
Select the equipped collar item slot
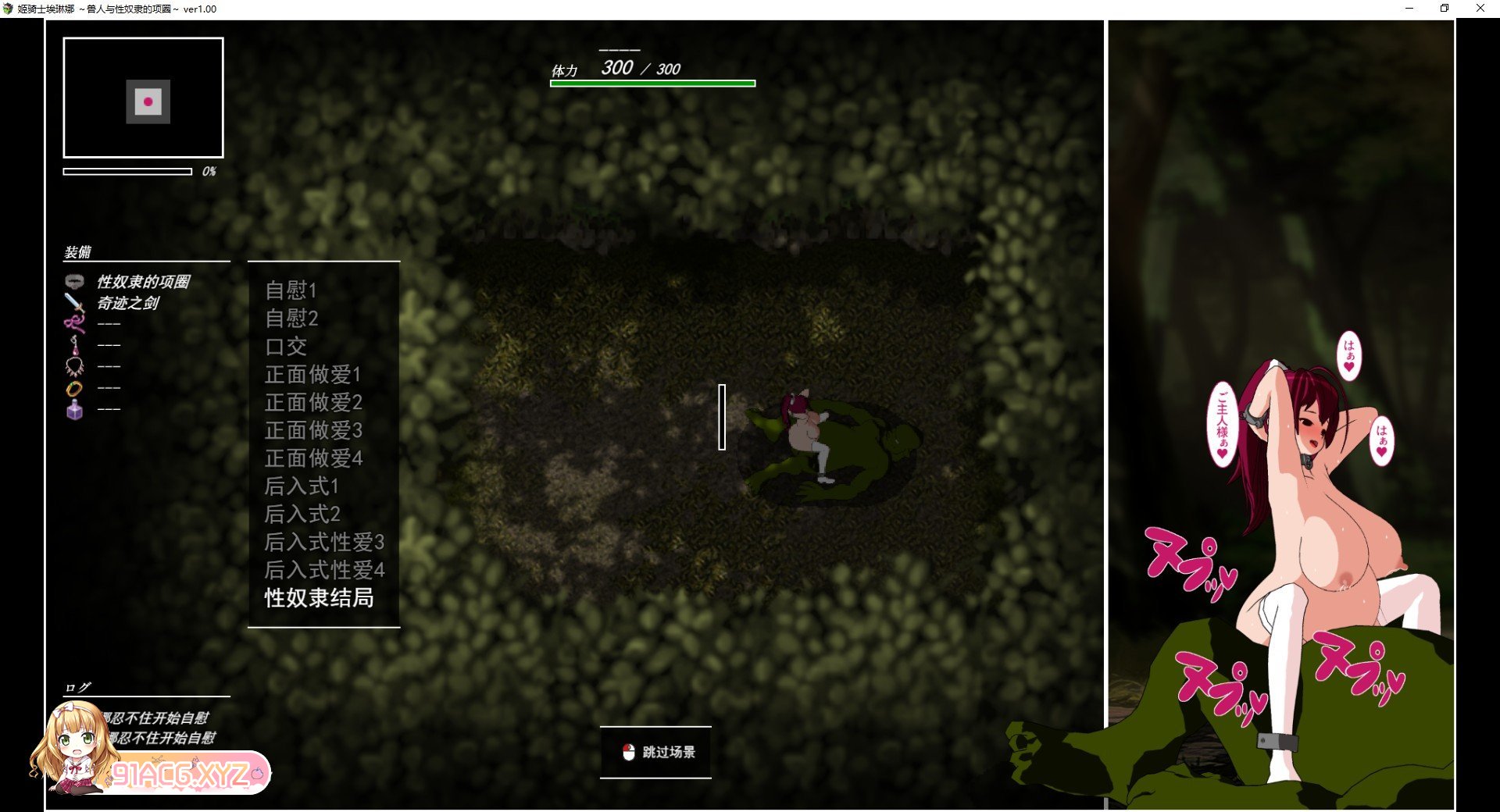(x=143, y=282)
